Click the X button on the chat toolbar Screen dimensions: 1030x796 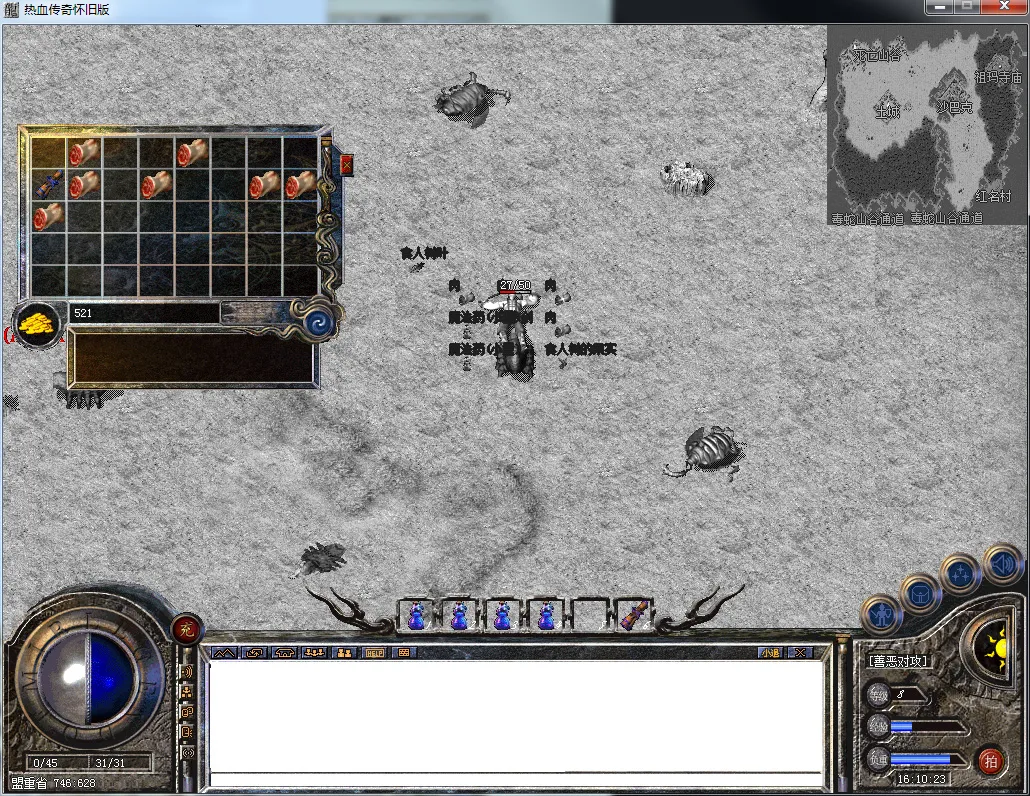[800, 652]
